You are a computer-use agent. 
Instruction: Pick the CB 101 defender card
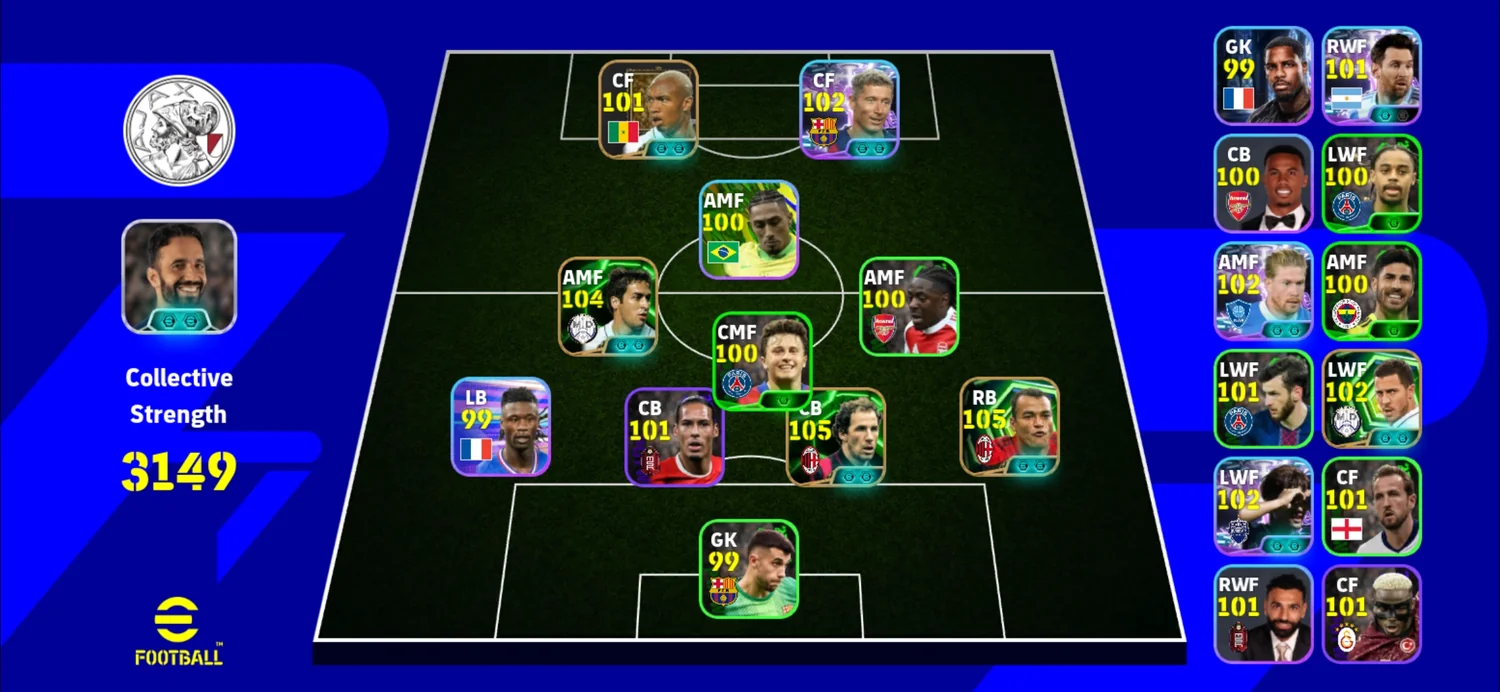pyautogui.click(x=675, y=437)
